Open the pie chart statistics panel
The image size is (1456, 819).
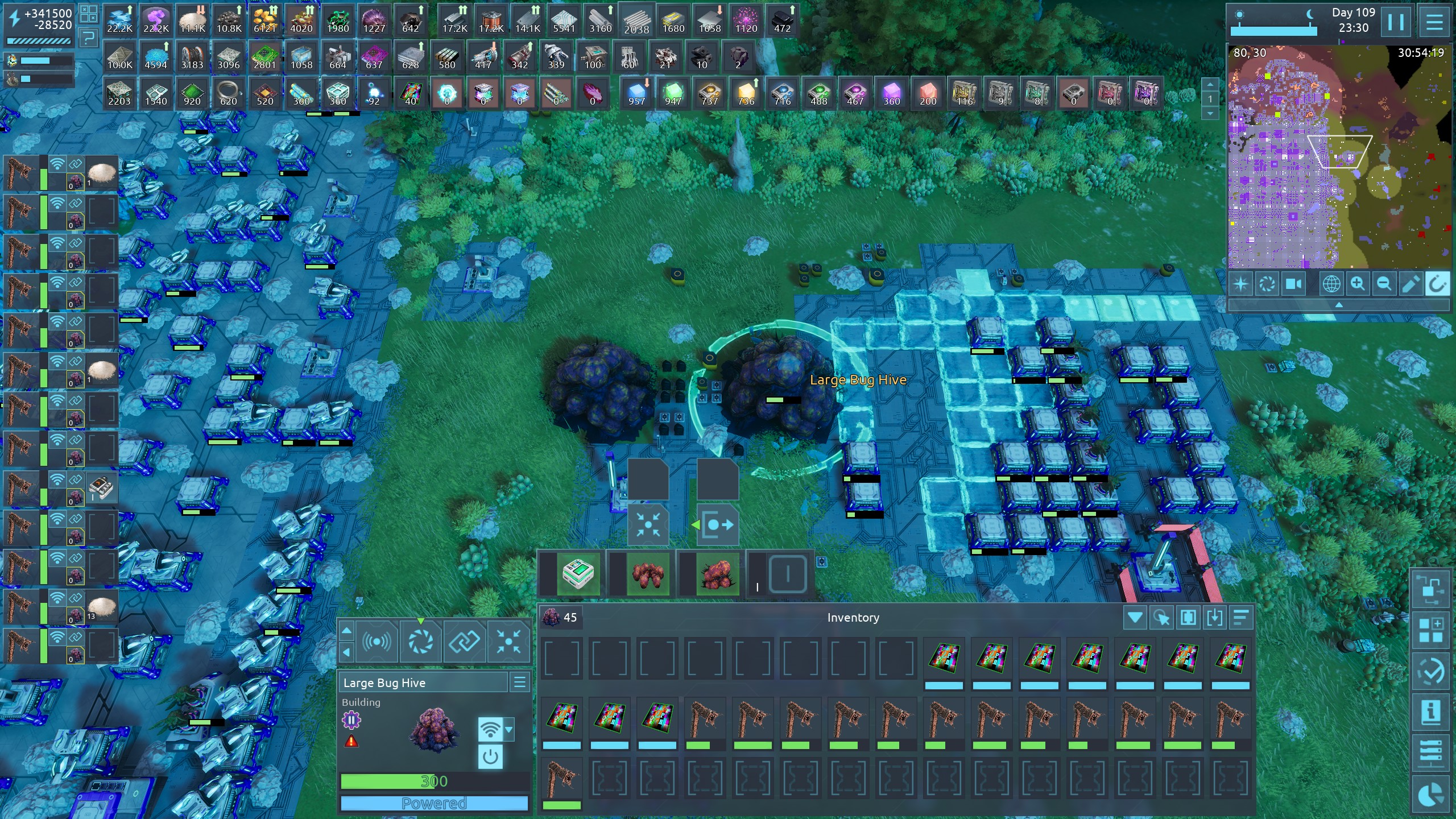click(x=1430, y=795)
